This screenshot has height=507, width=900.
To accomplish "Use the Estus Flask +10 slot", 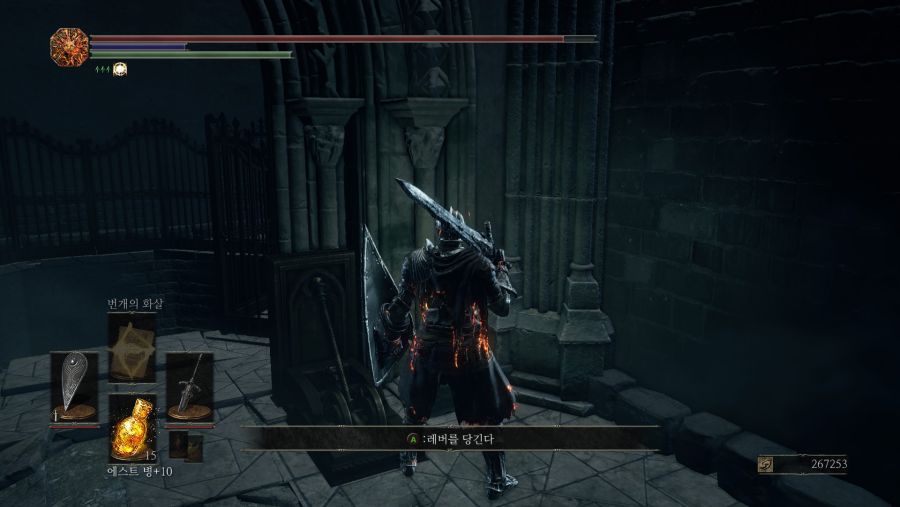I will pos(132,428).
